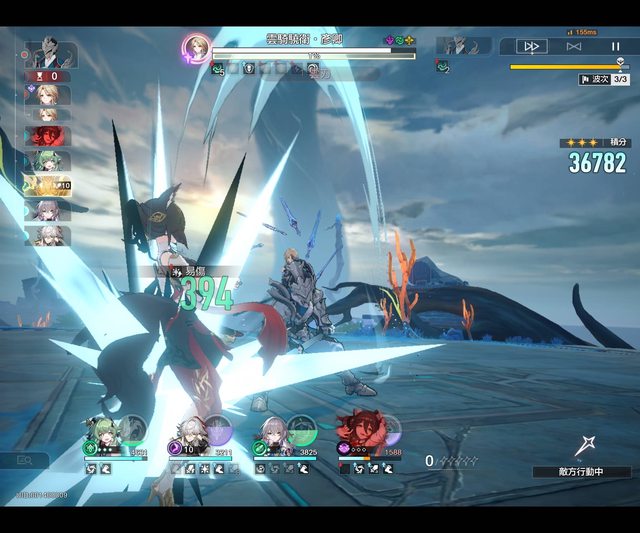Toggle auto-battle mode

[574, 46]
